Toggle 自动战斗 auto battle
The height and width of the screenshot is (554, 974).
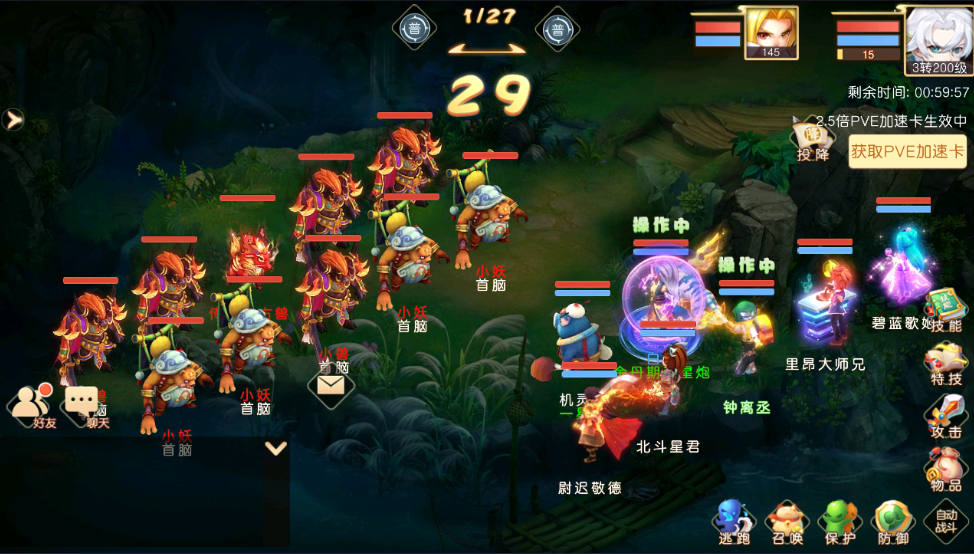(945, 521)
